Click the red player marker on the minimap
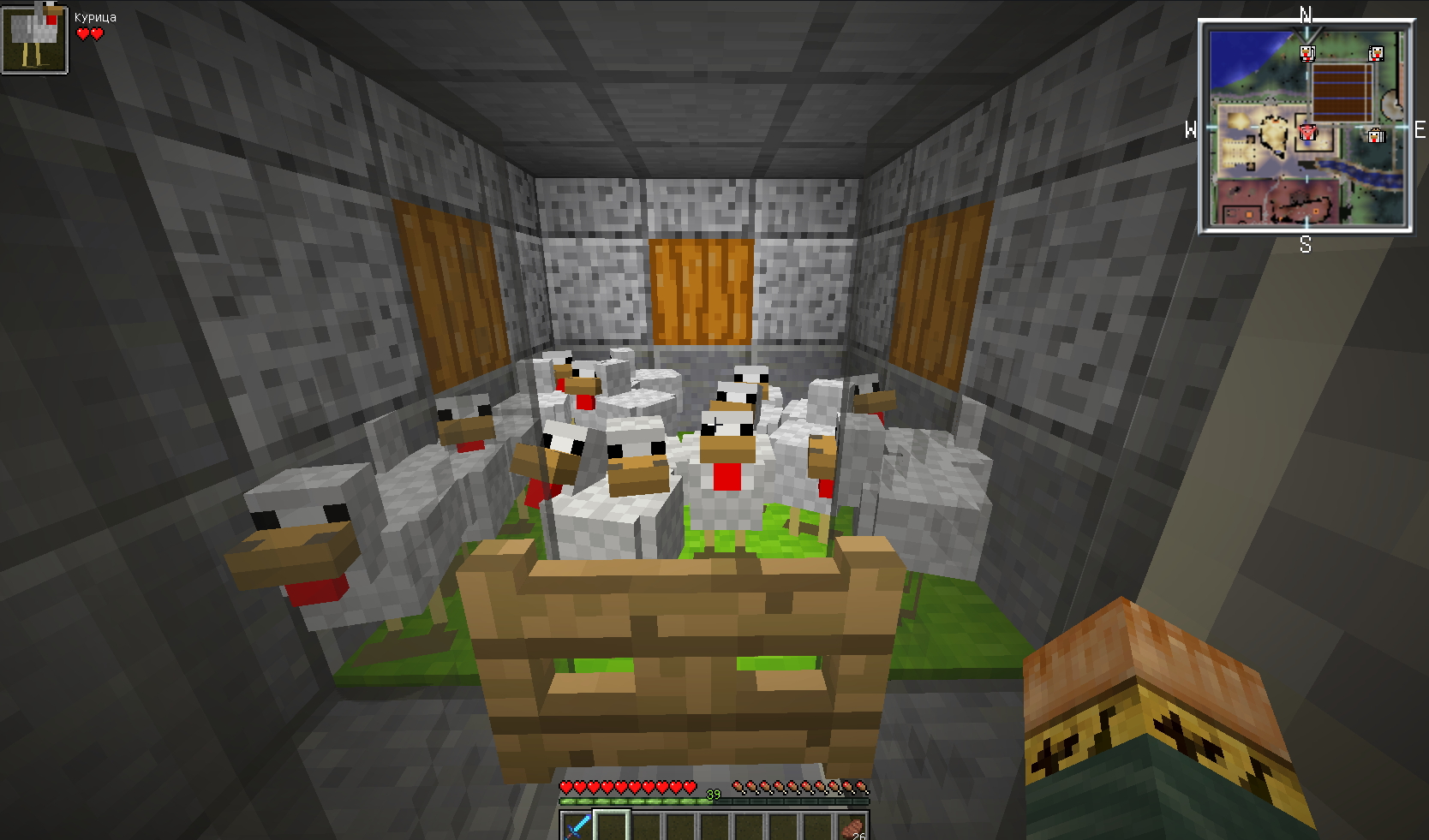The image size is (1429, 840). tap(1307, 133)
